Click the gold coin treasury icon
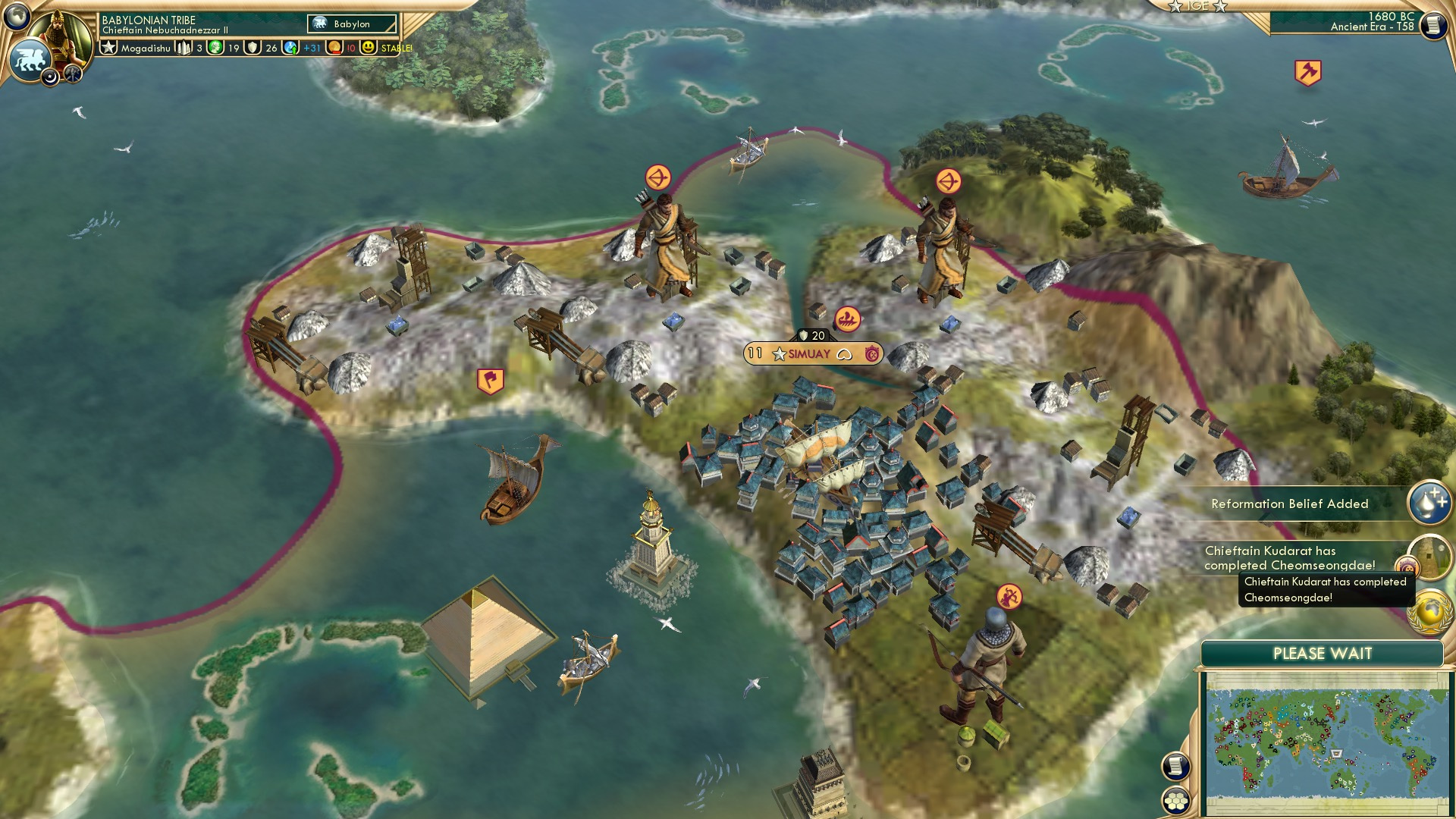Screen dimensions: 1456x819 point(336,47)
